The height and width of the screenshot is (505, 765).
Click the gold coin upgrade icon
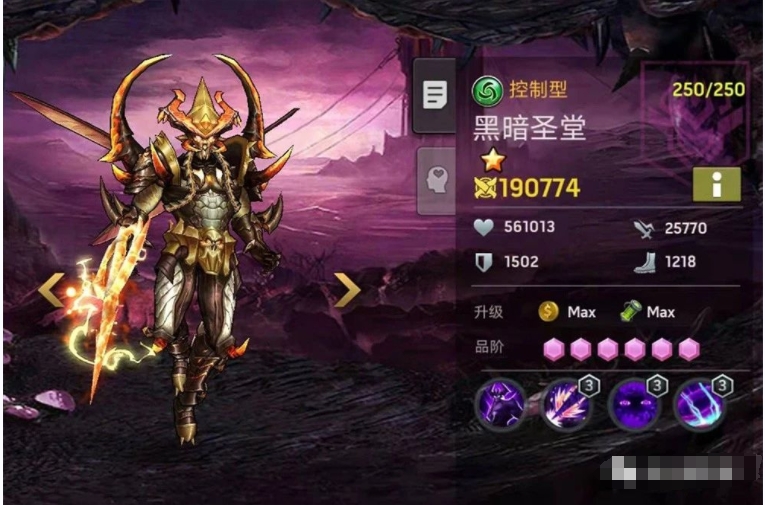point(548,312)
